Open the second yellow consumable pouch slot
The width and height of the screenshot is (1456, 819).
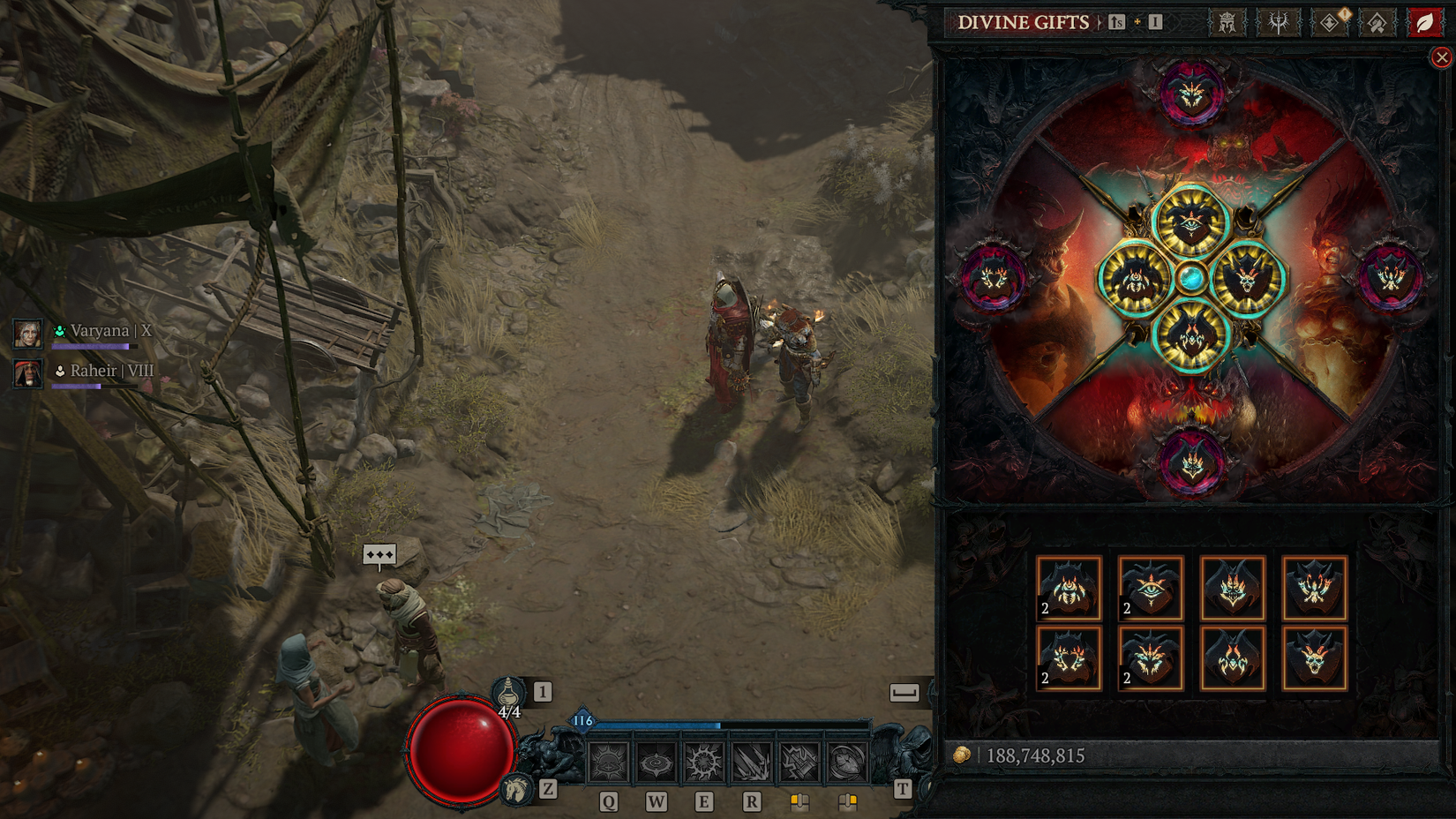[849, 802]
